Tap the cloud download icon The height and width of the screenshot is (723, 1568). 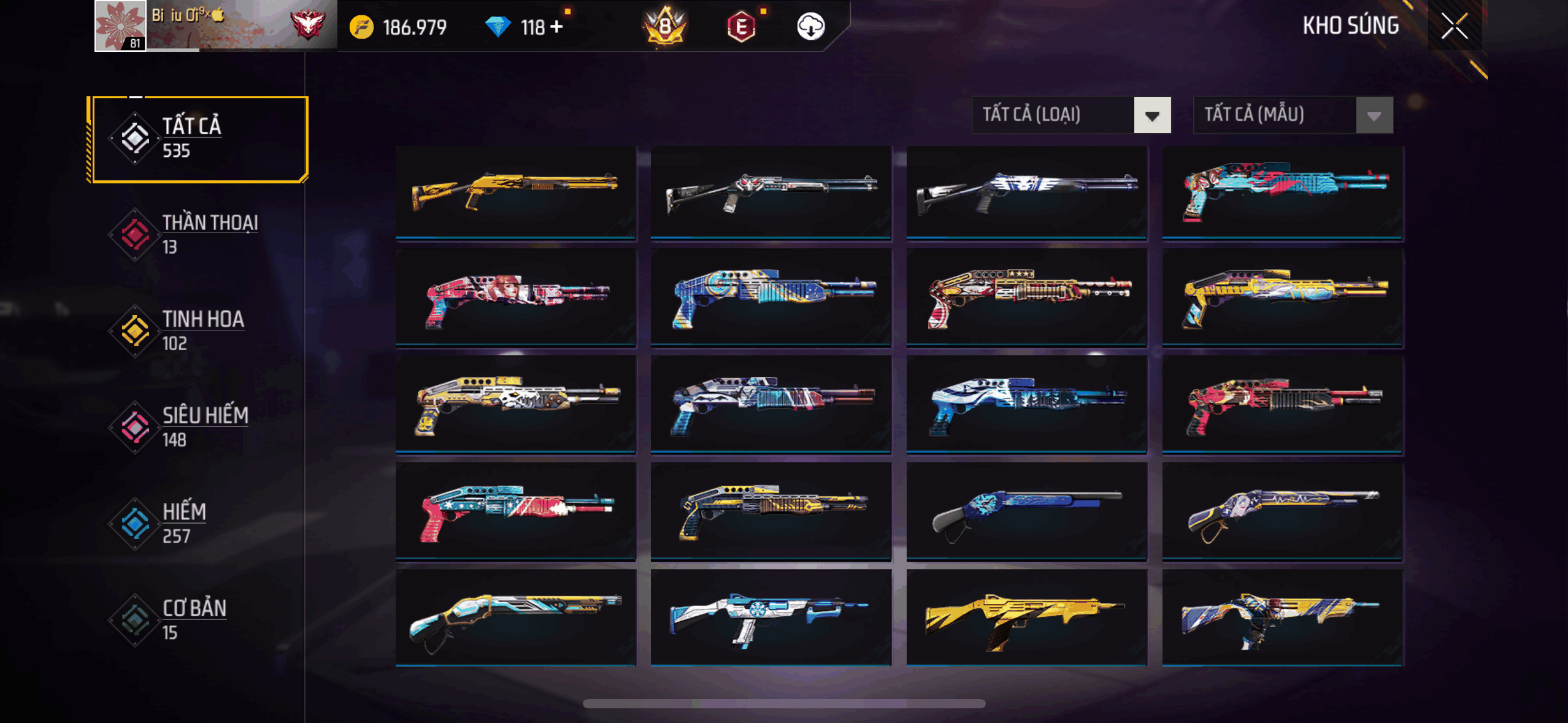coord(810,27)
